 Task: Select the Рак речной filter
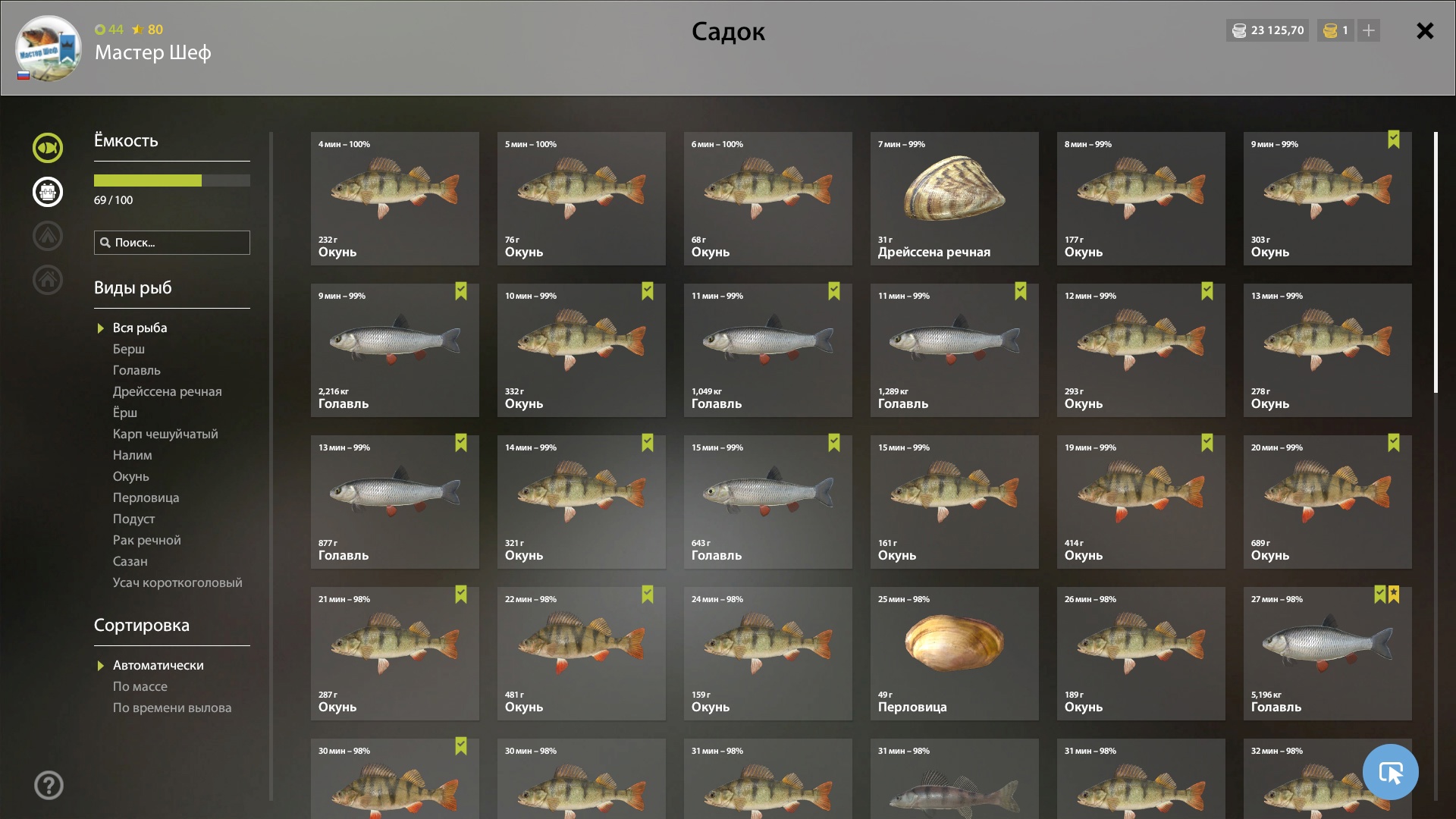coord(146,540)
